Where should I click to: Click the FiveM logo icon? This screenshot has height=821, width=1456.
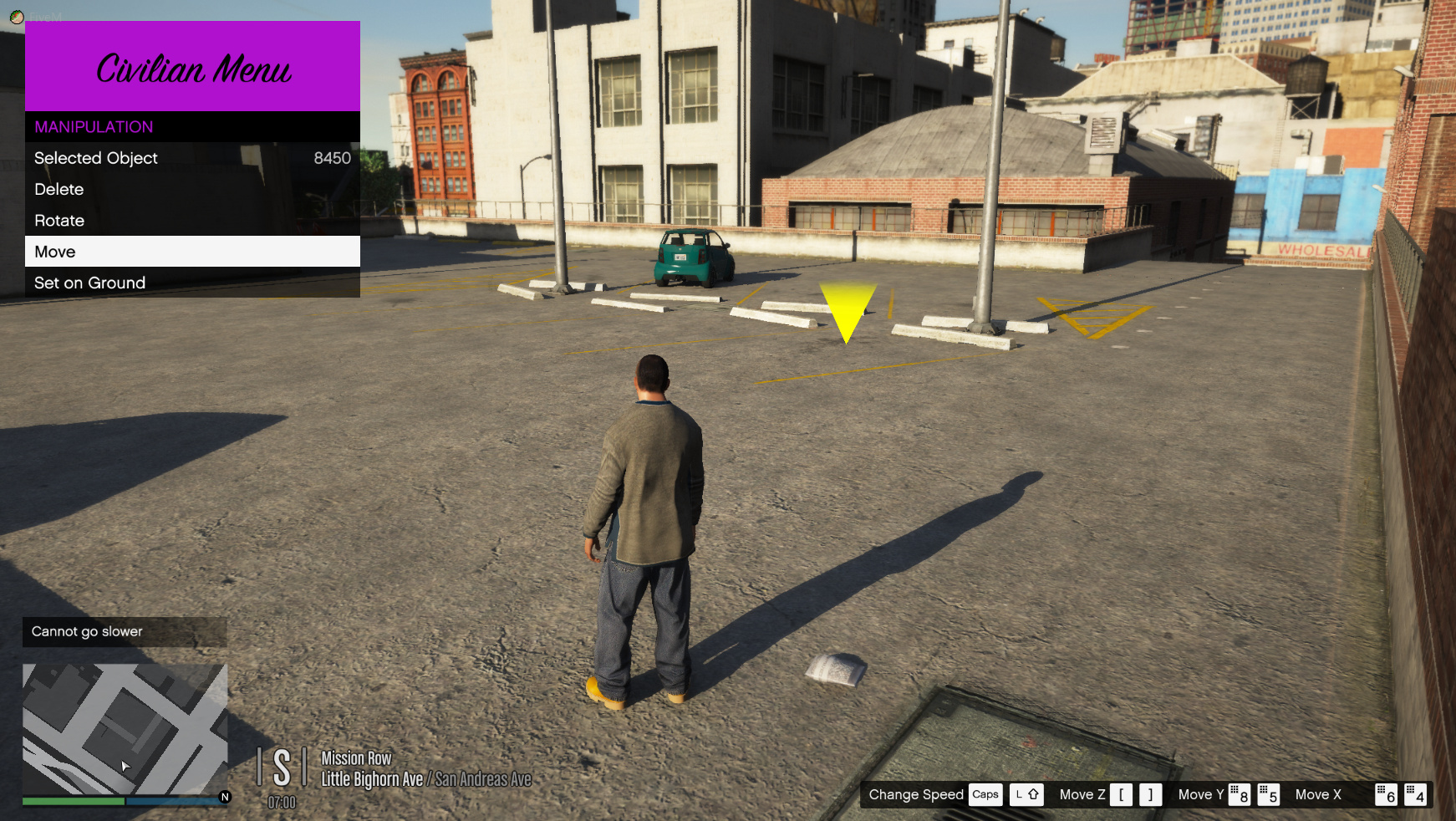click(x=17, y=15)
